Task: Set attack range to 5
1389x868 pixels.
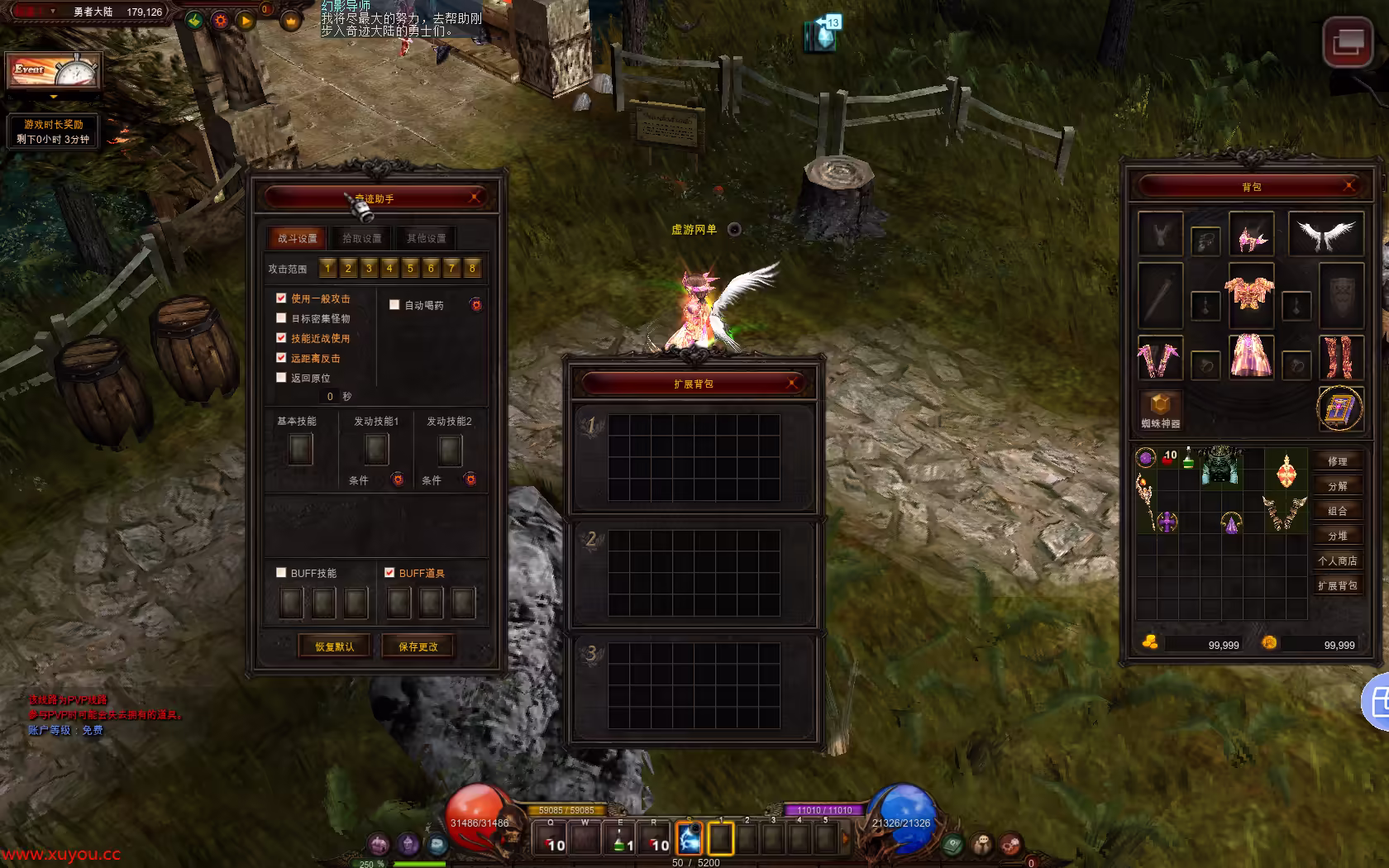Action: [410, 269]
